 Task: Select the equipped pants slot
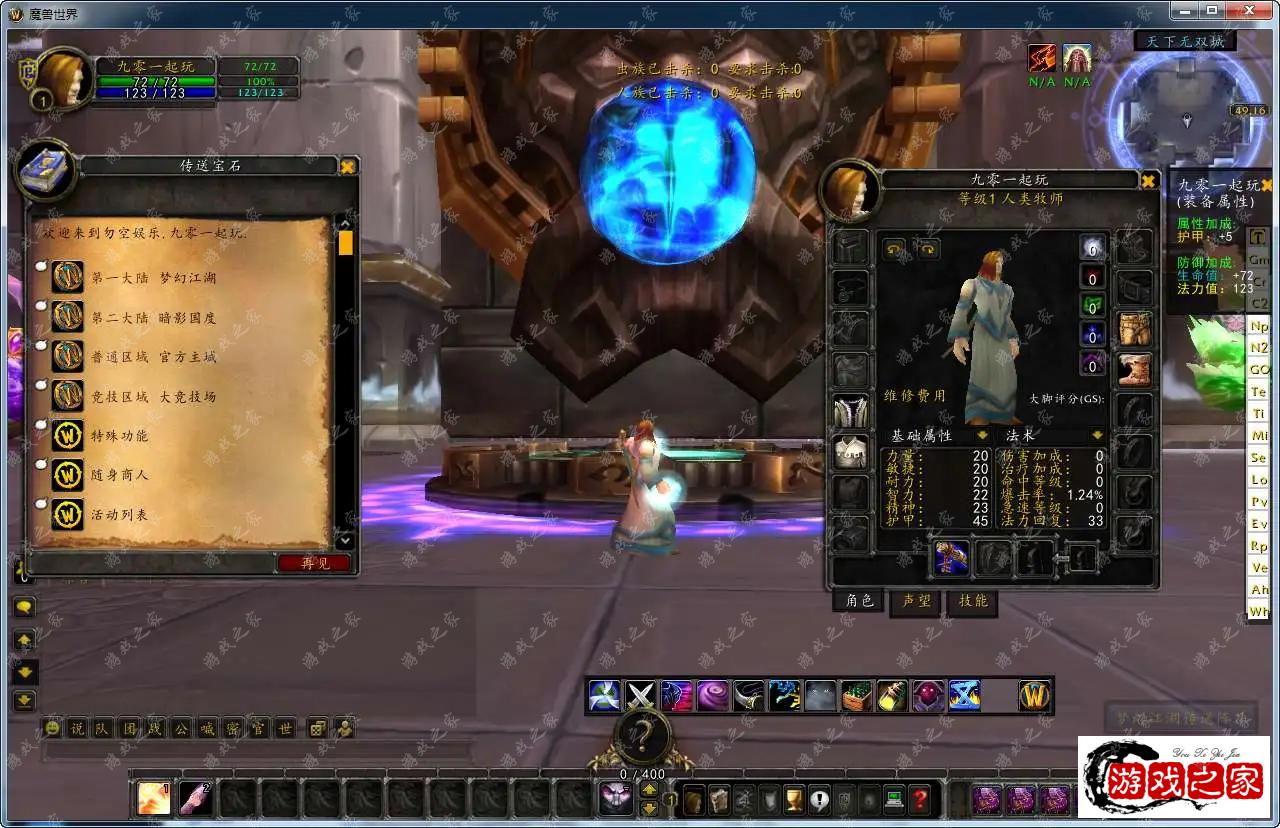pos(1135,328)
